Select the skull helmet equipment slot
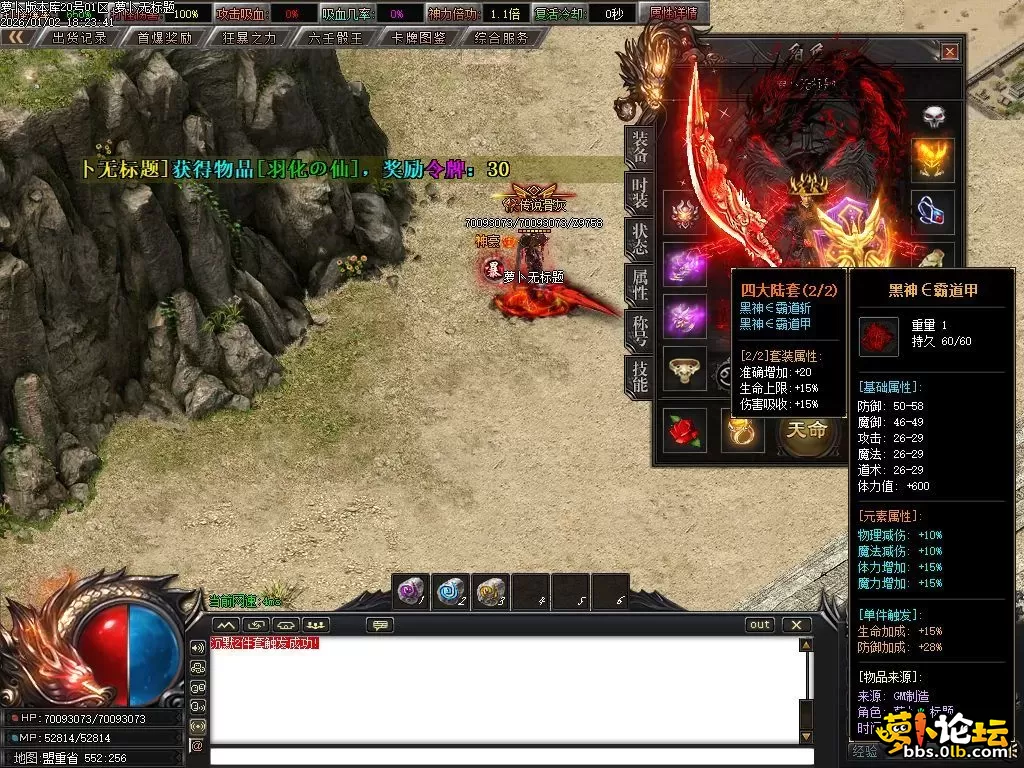Image resolution: width=1024 pixels, height=768 pixels. (x=932, y=116)
